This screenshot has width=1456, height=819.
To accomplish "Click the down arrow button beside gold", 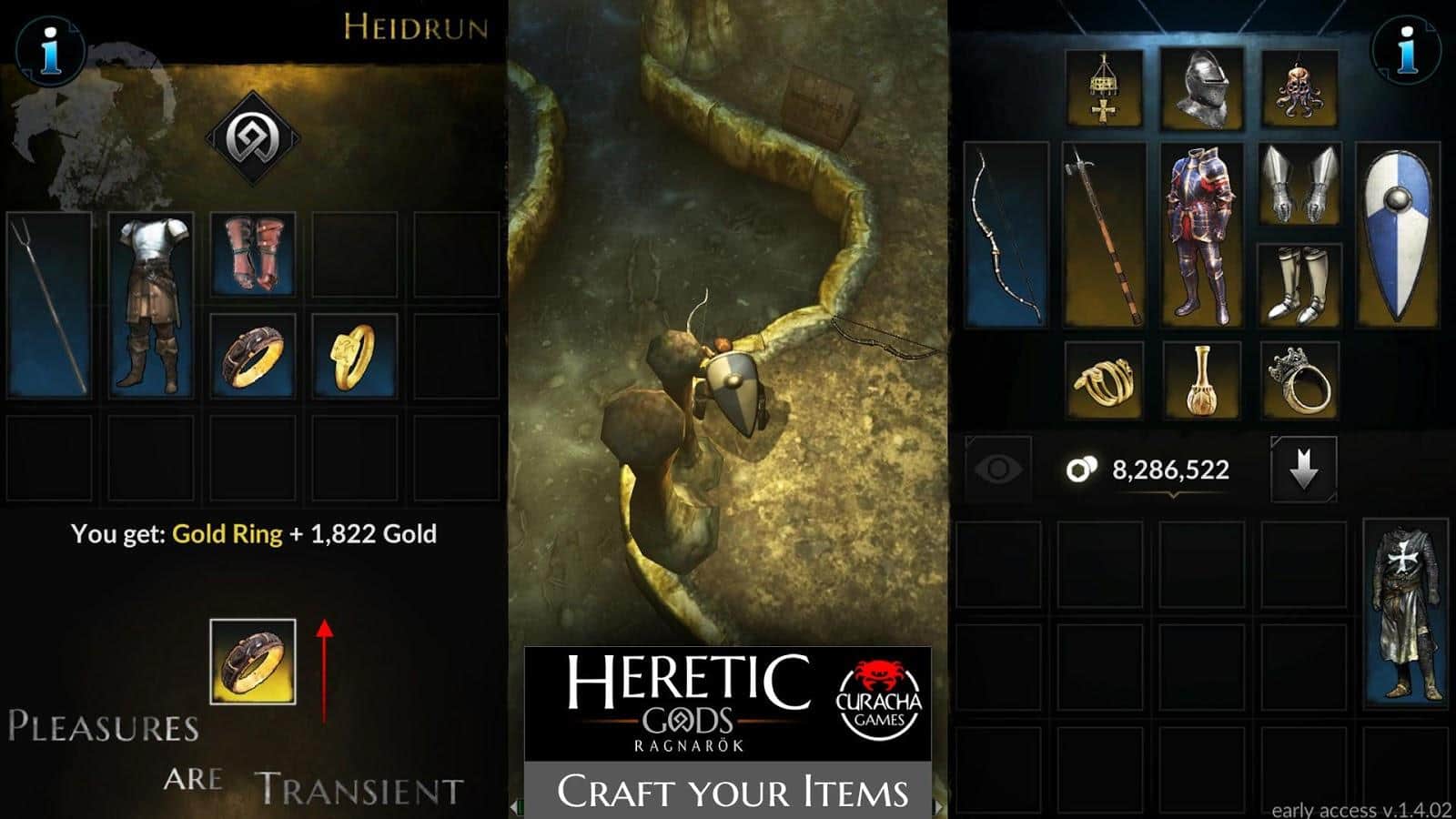I will 1303,469.
